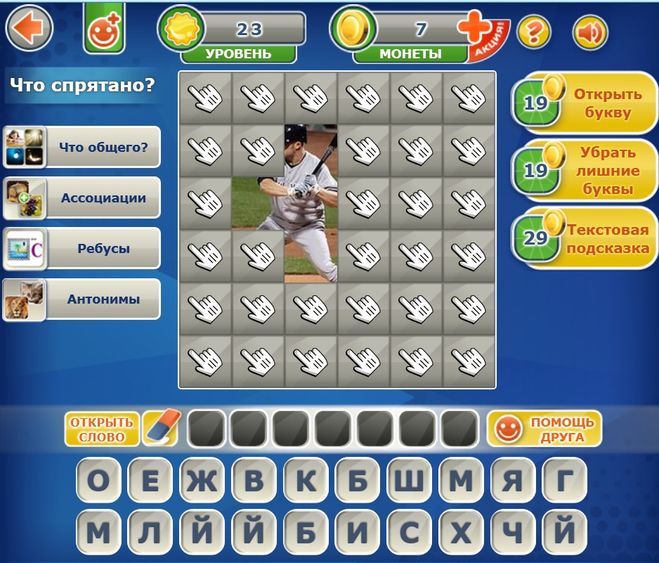The width and height of the screenshot is (659, 563).
Task: Choose the "Антонимы" game mode
Action: (x=82, y=298)
